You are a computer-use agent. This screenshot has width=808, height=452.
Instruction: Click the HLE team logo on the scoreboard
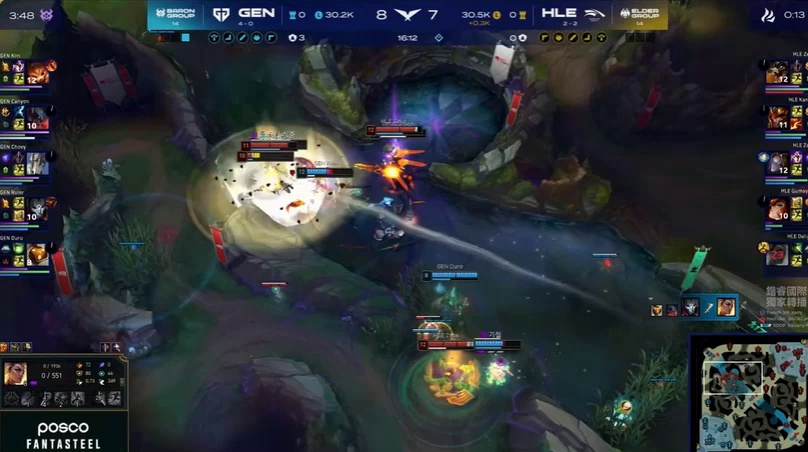point(595,15)
